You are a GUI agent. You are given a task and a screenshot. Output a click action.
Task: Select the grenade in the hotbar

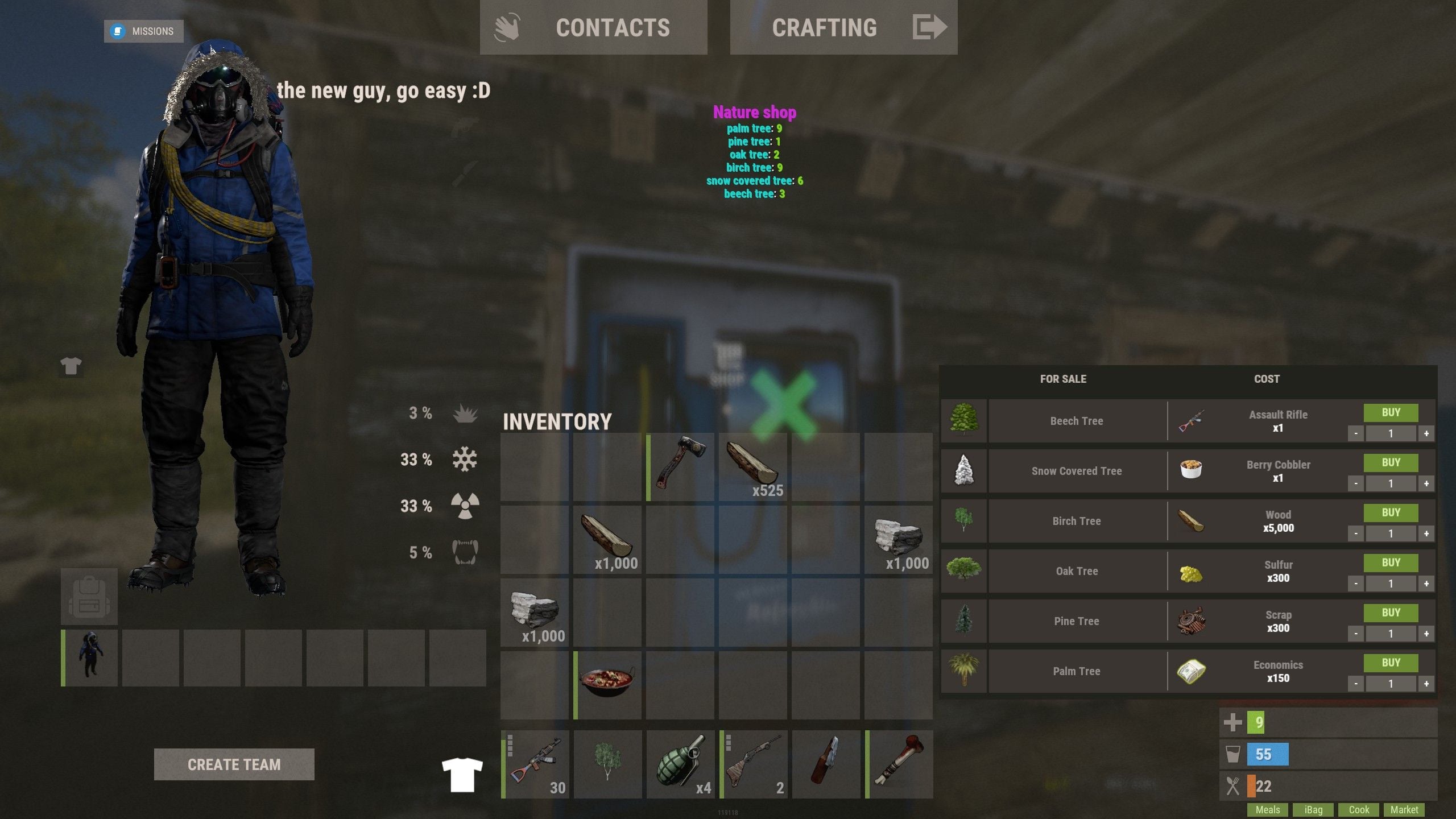click(x=681, y=762)
